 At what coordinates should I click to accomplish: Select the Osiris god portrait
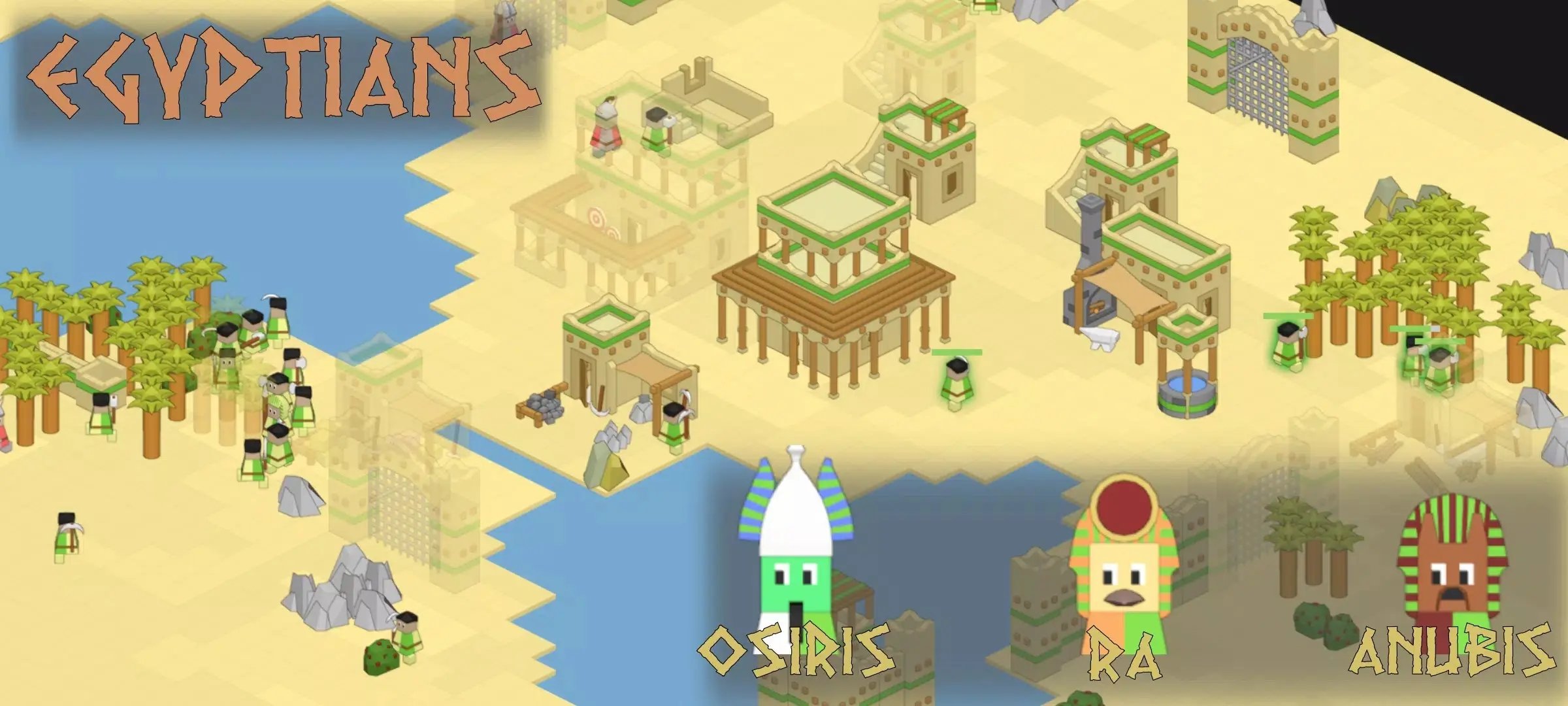[x=796, y=549]
